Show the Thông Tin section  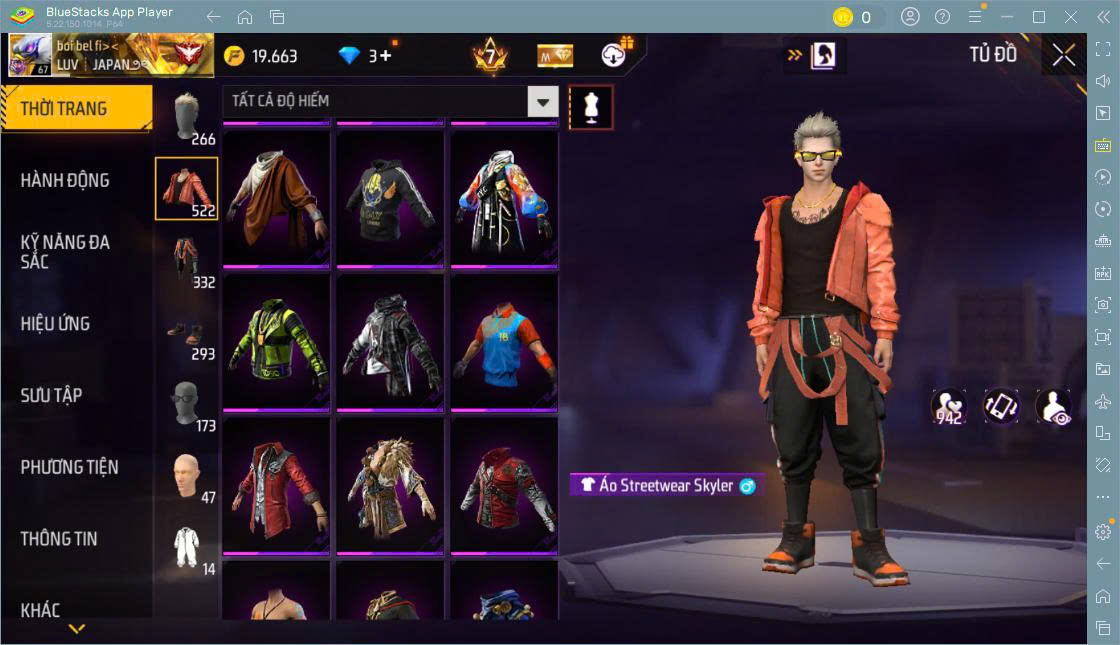60,539
